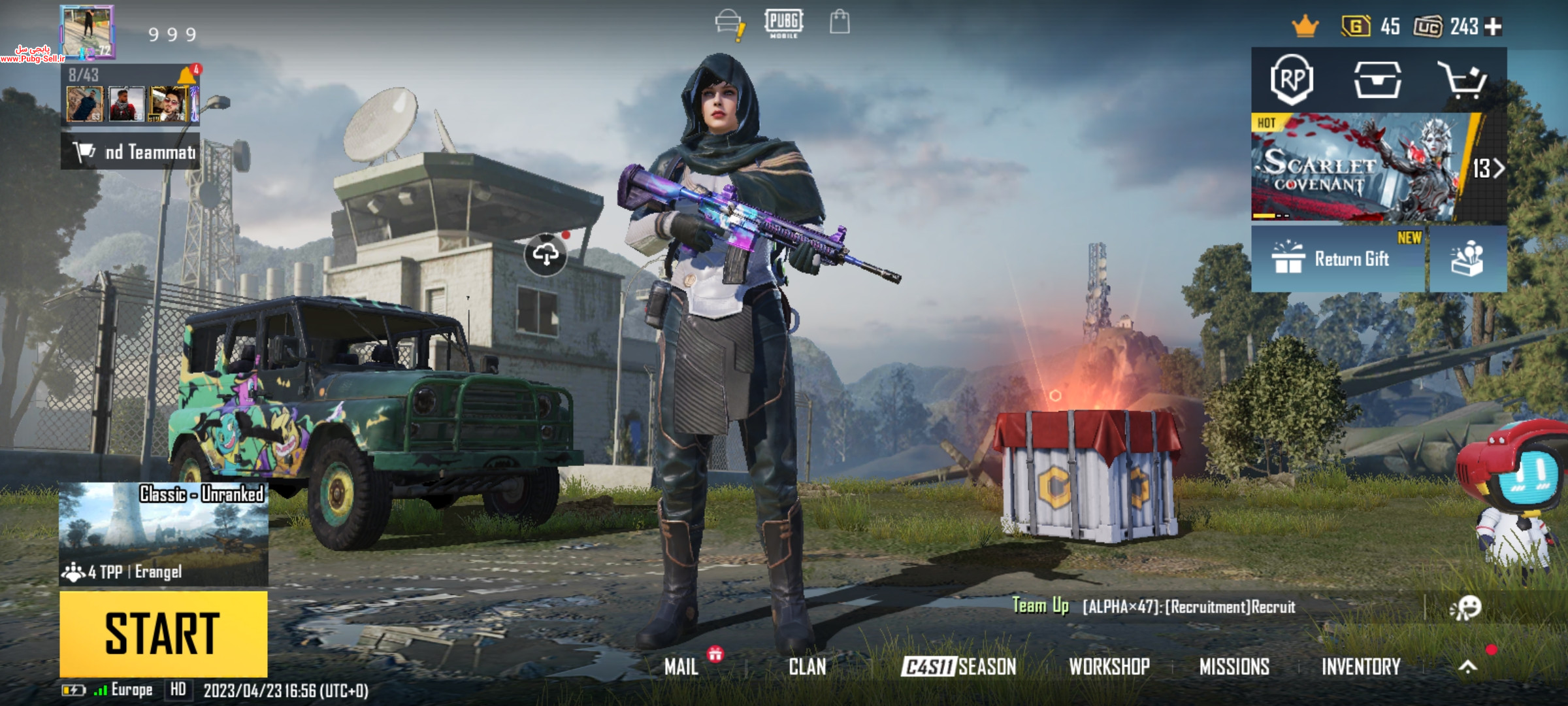Open the gold crown icon
The height and width of the screenshot is (706, 1568).
(x=1305, y=26)
